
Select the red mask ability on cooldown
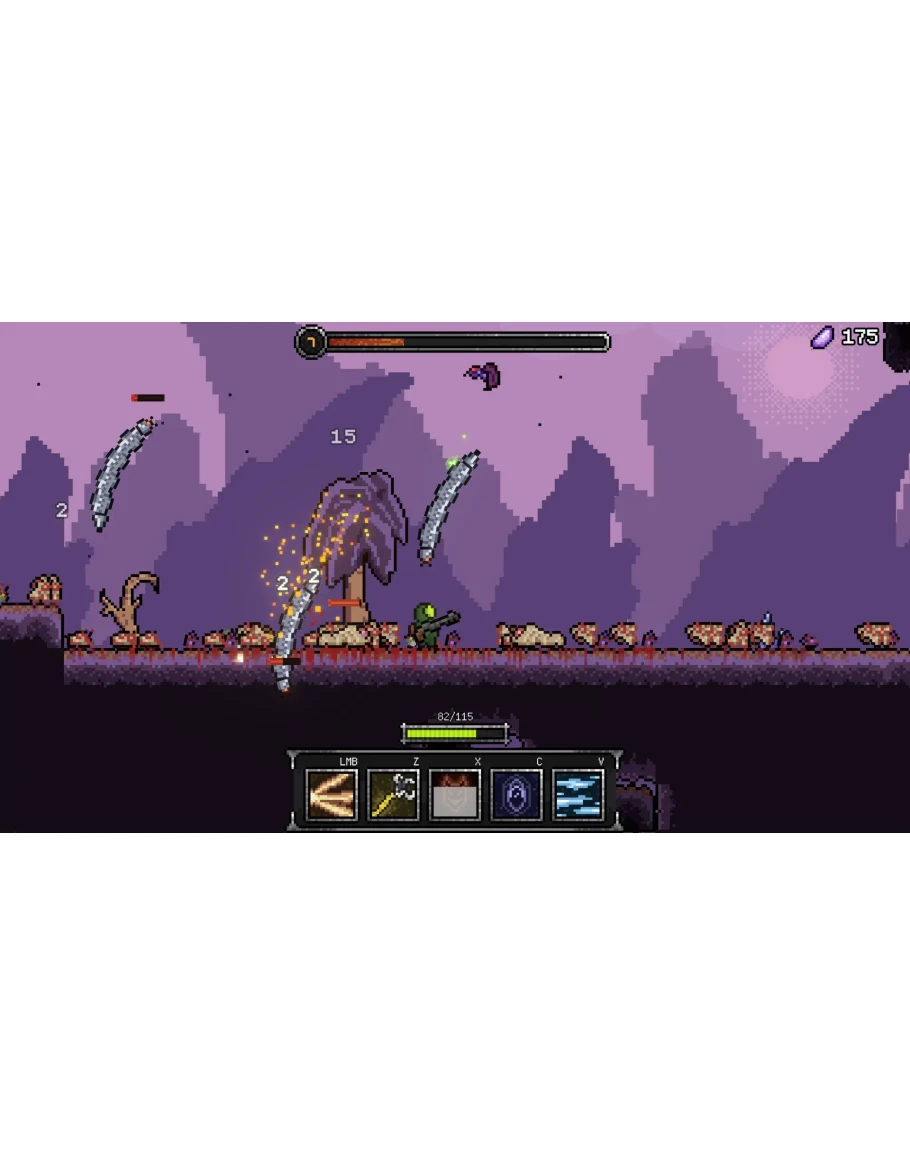coord(455,795)
